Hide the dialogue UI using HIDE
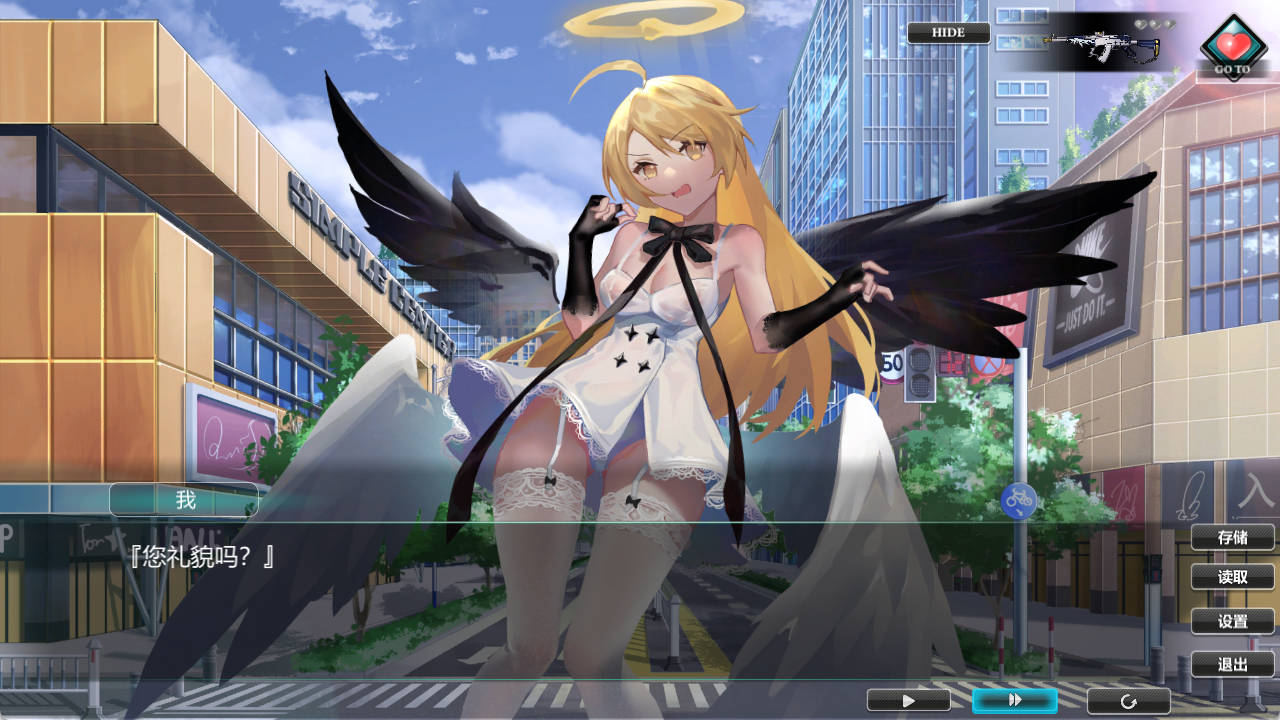This screenshot has height=720, width=1280. pyautogui.click(x=947, y=32)
